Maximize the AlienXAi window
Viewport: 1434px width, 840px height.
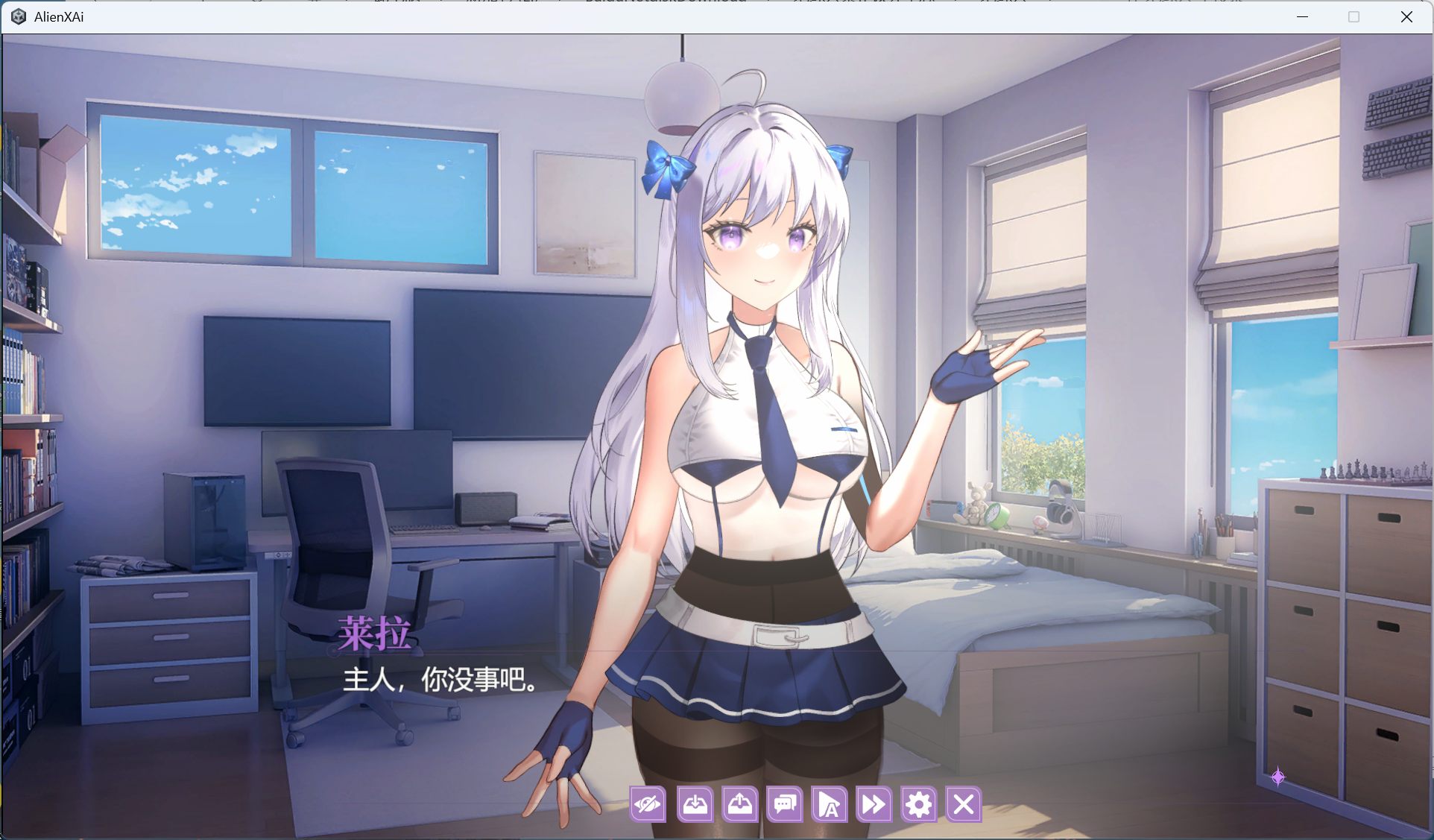(x=1354, y=16)
